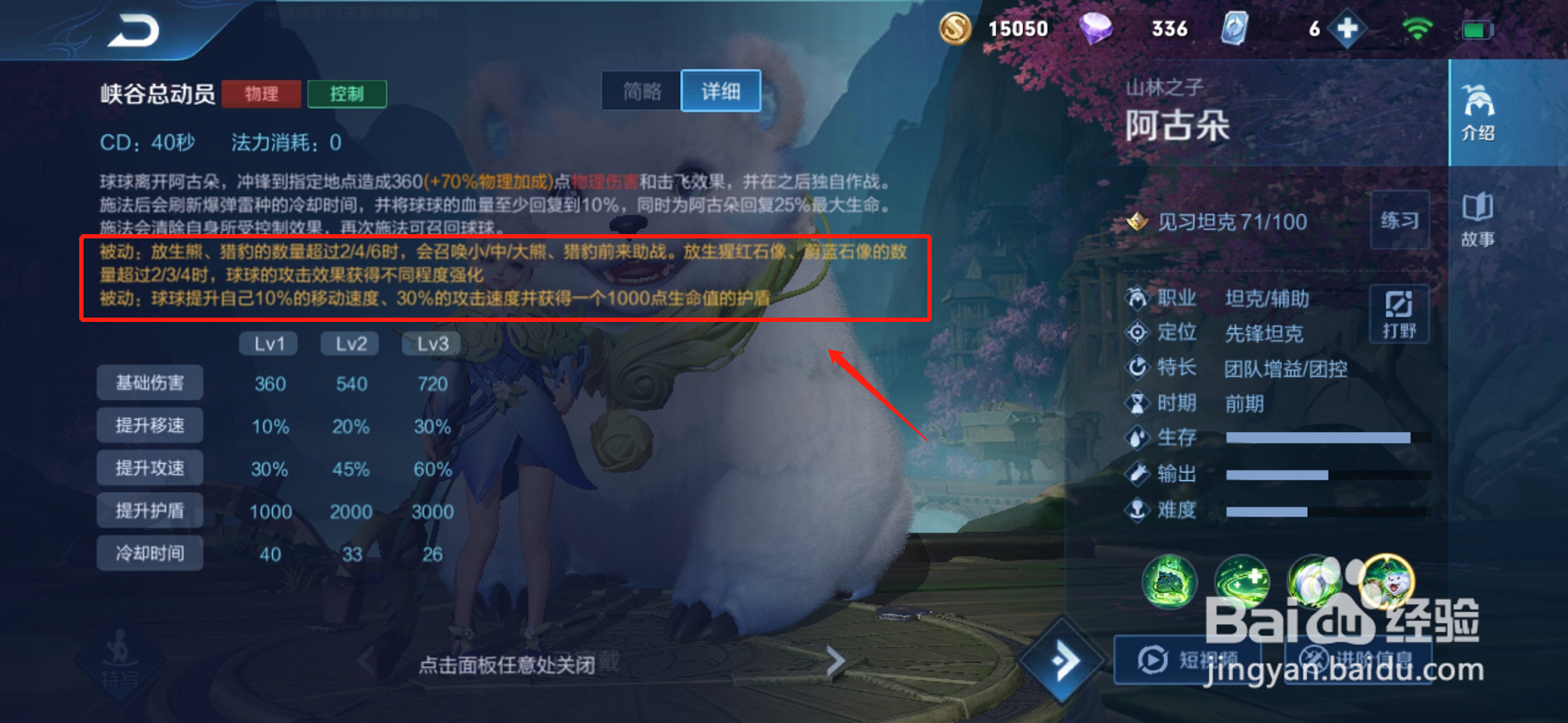Open the 故事 story panel icon
This screenshot has width=1568, height=723.
point(1478,219)
